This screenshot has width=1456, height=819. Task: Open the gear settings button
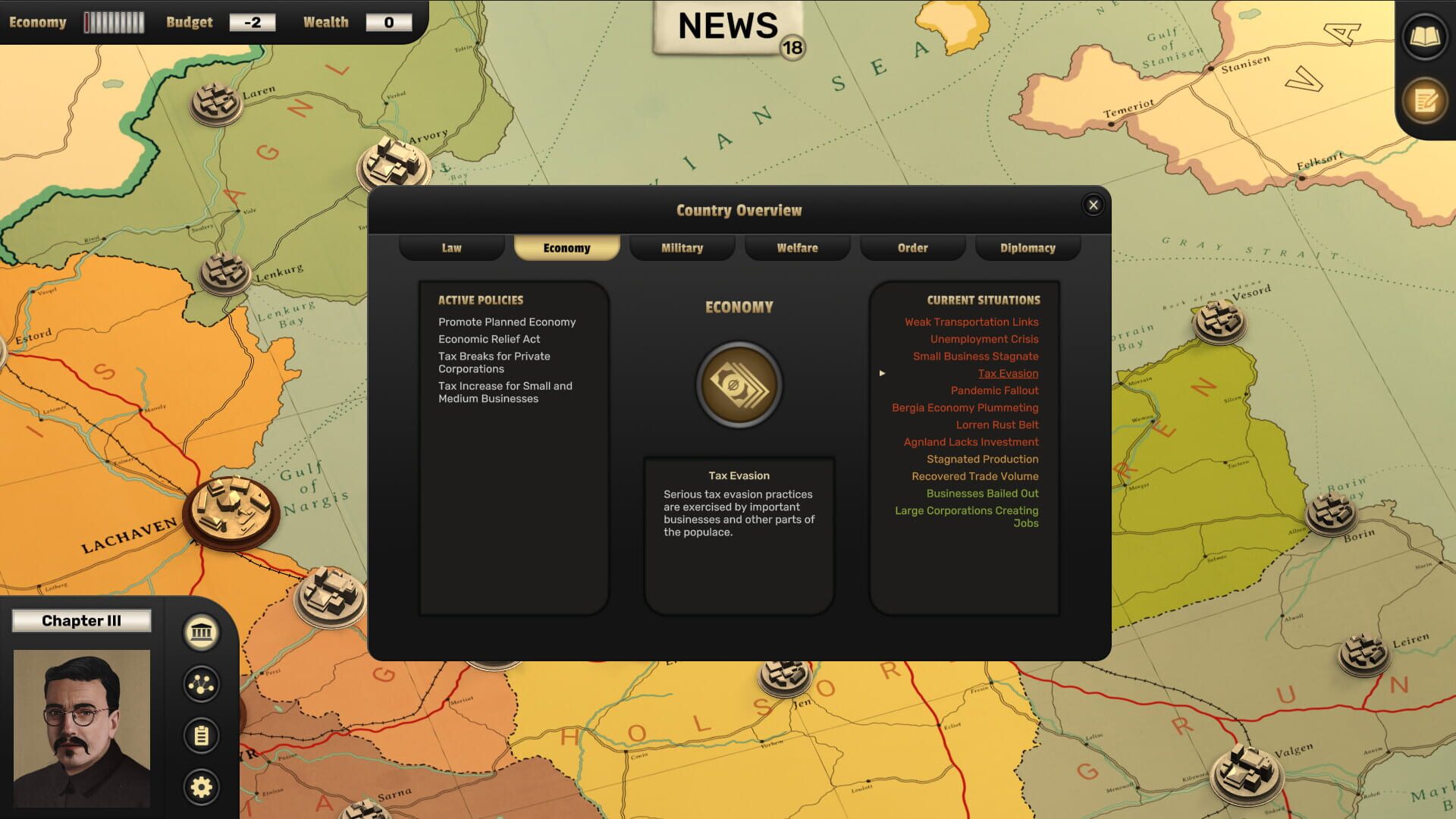point(201,787)
